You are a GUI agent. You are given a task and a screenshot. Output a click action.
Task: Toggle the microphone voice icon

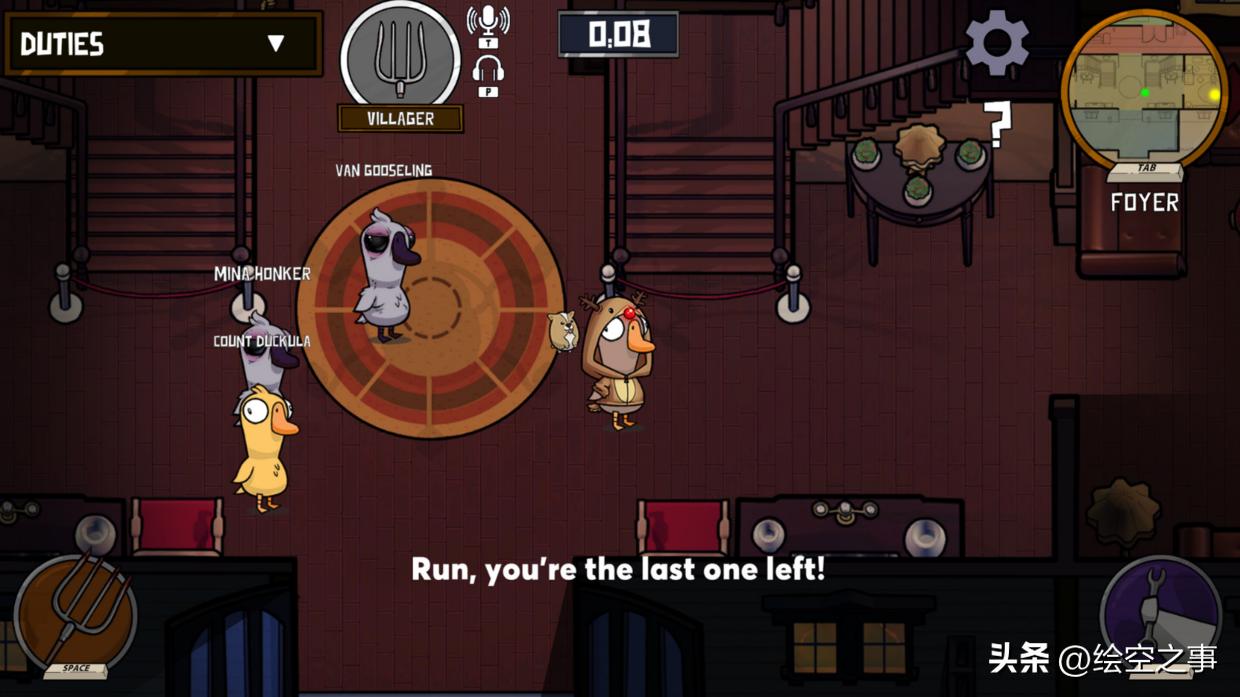click(488, 22)
